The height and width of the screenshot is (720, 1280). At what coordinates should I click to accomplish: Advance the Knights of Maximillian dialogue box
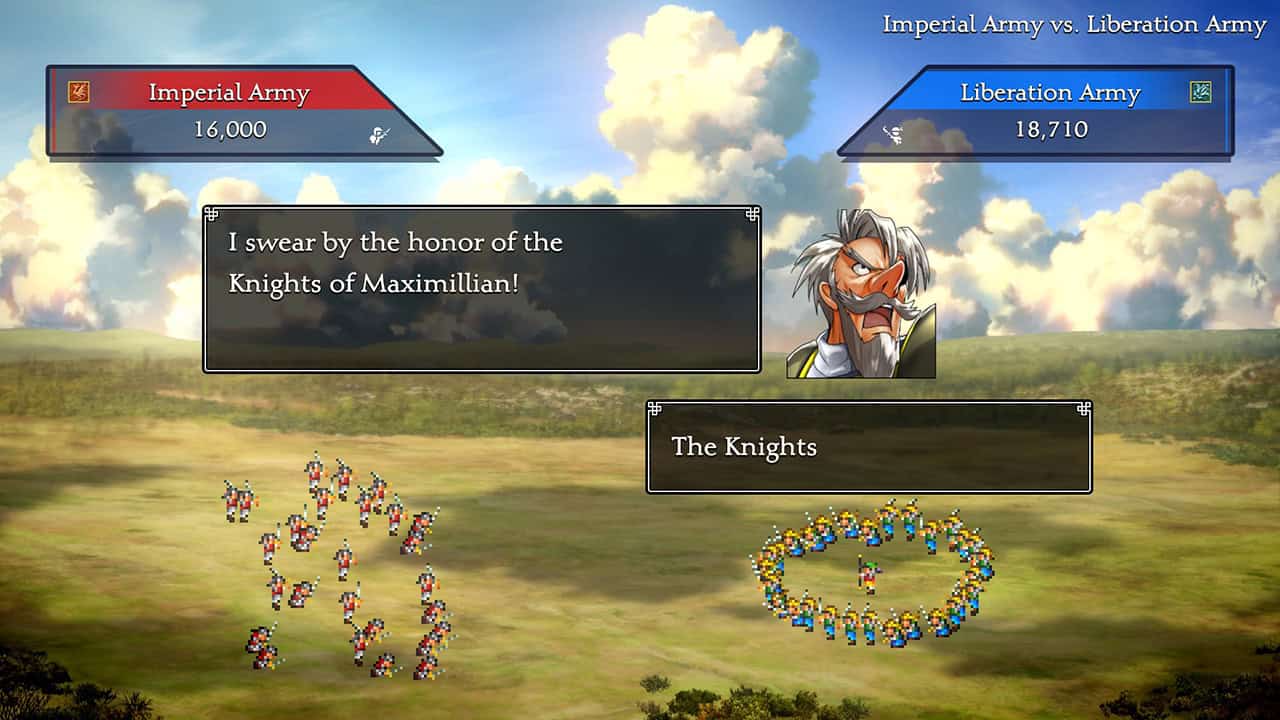481,289
